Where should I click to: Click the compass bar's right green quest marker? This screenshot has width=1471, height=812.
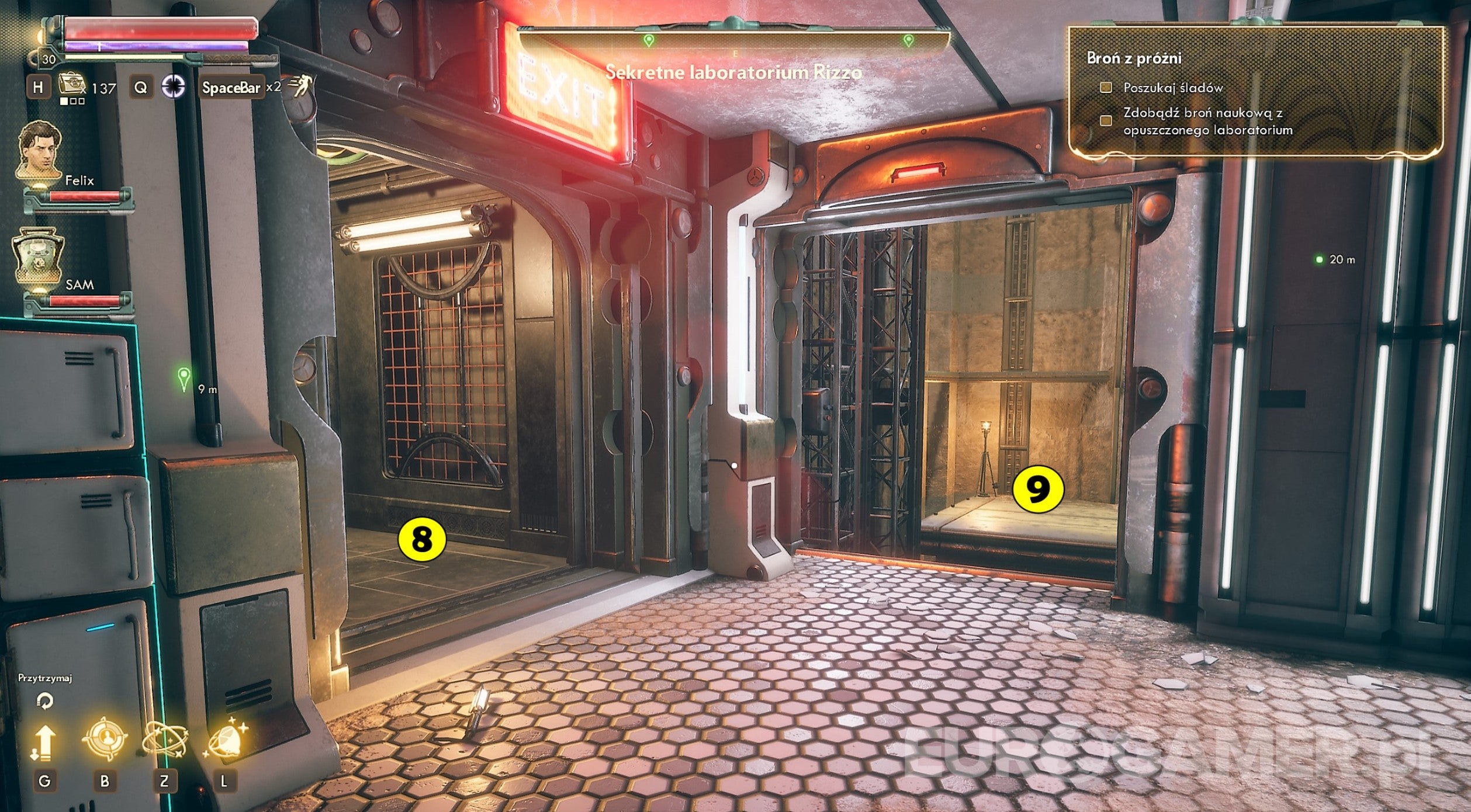(908, 40)
